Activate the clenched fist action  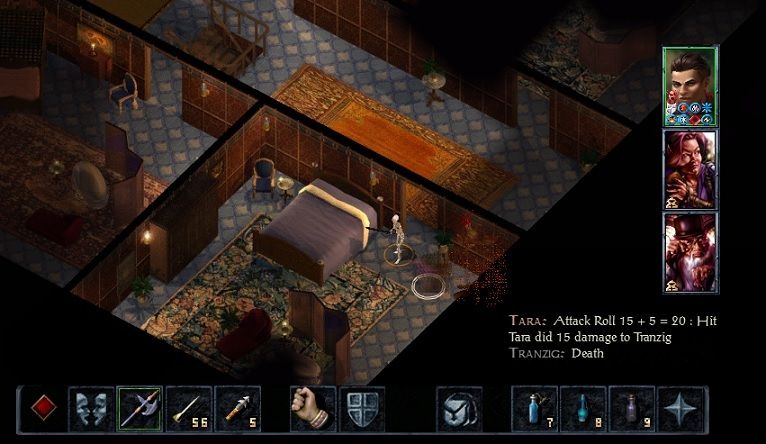click(312, 409)
